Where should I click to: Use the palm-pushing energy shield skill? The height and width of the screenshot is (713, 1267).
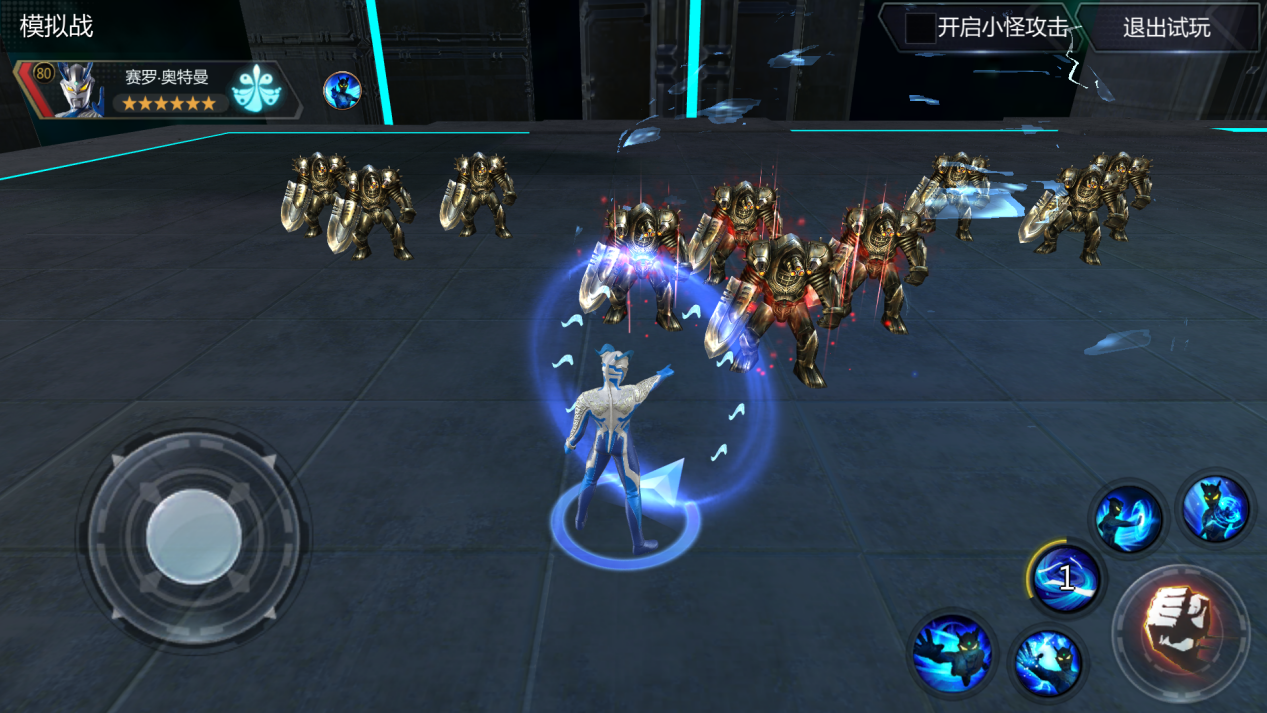coord(1128,519)
